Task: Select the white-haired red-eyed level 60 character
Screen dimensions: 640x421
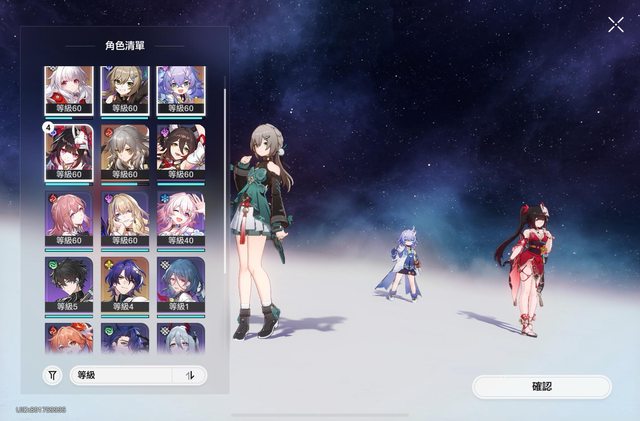Action: coord(69,90)
